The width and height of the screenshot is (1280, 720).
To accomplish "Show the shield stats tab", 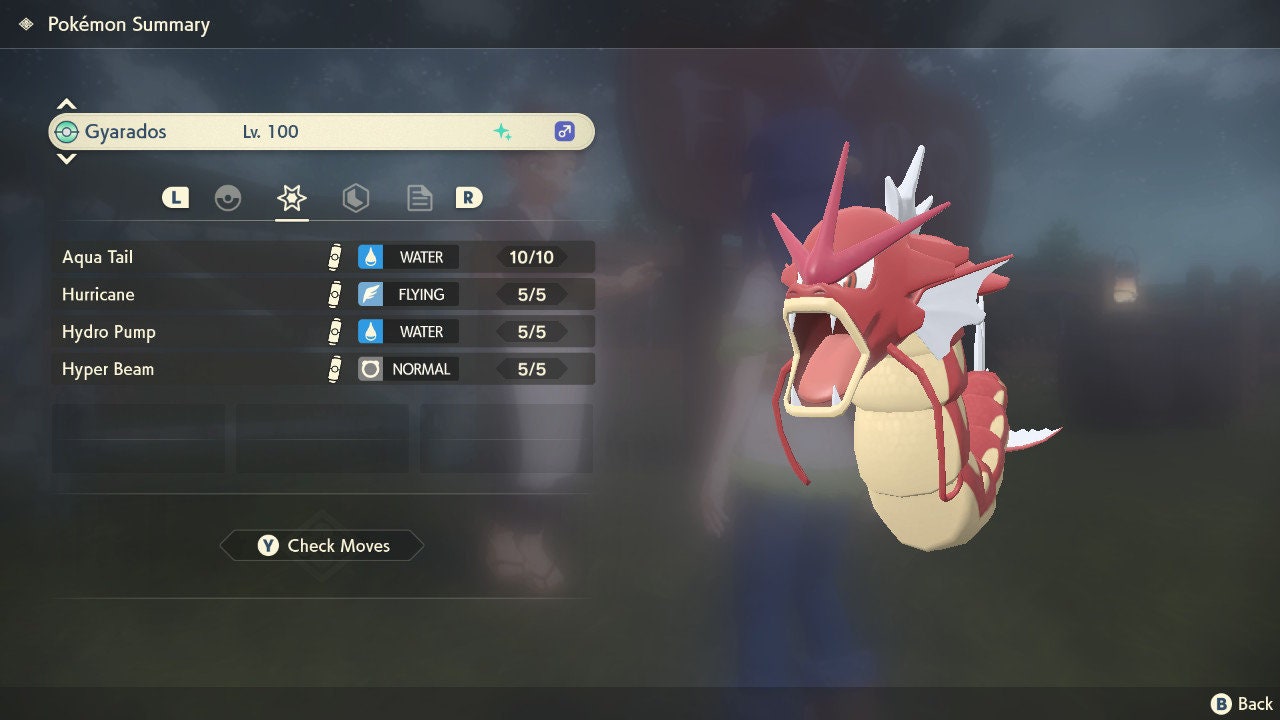I will coord(355,198).
